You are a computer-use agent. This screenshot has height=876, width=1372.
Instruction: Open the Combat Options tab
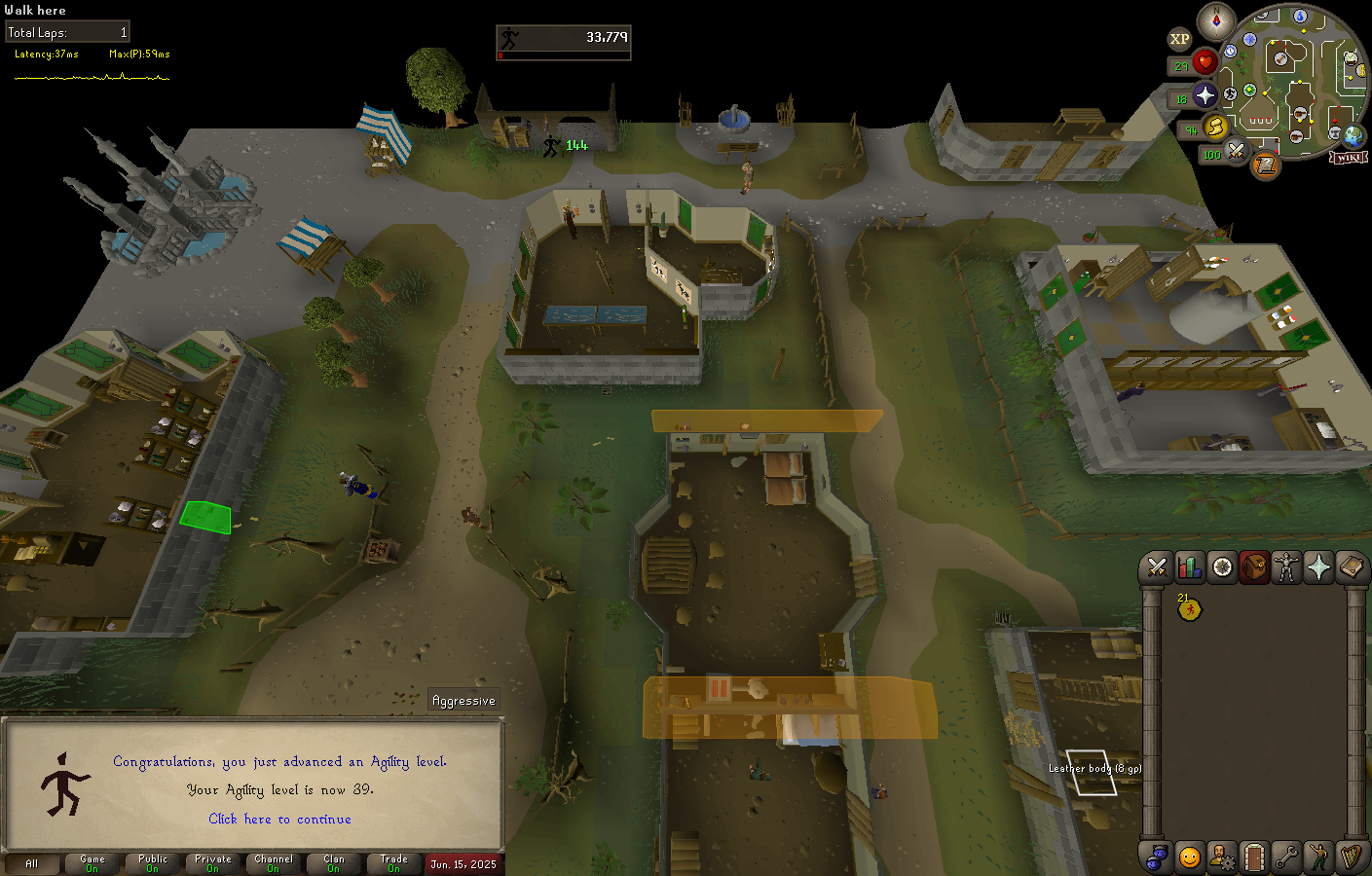[1157, 566]
